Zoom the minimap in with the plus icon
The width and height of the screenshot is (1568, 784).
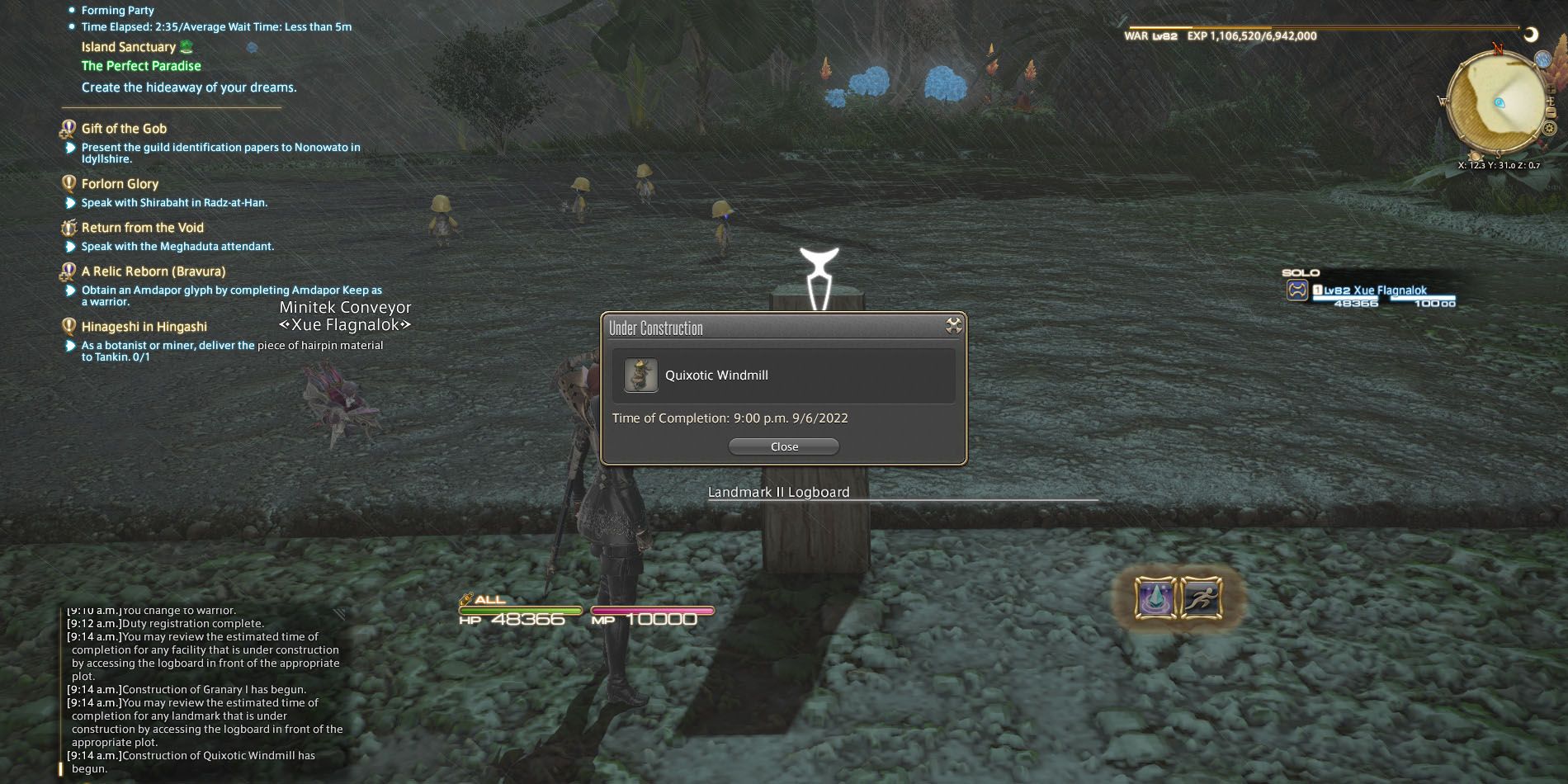point(1550,88)
